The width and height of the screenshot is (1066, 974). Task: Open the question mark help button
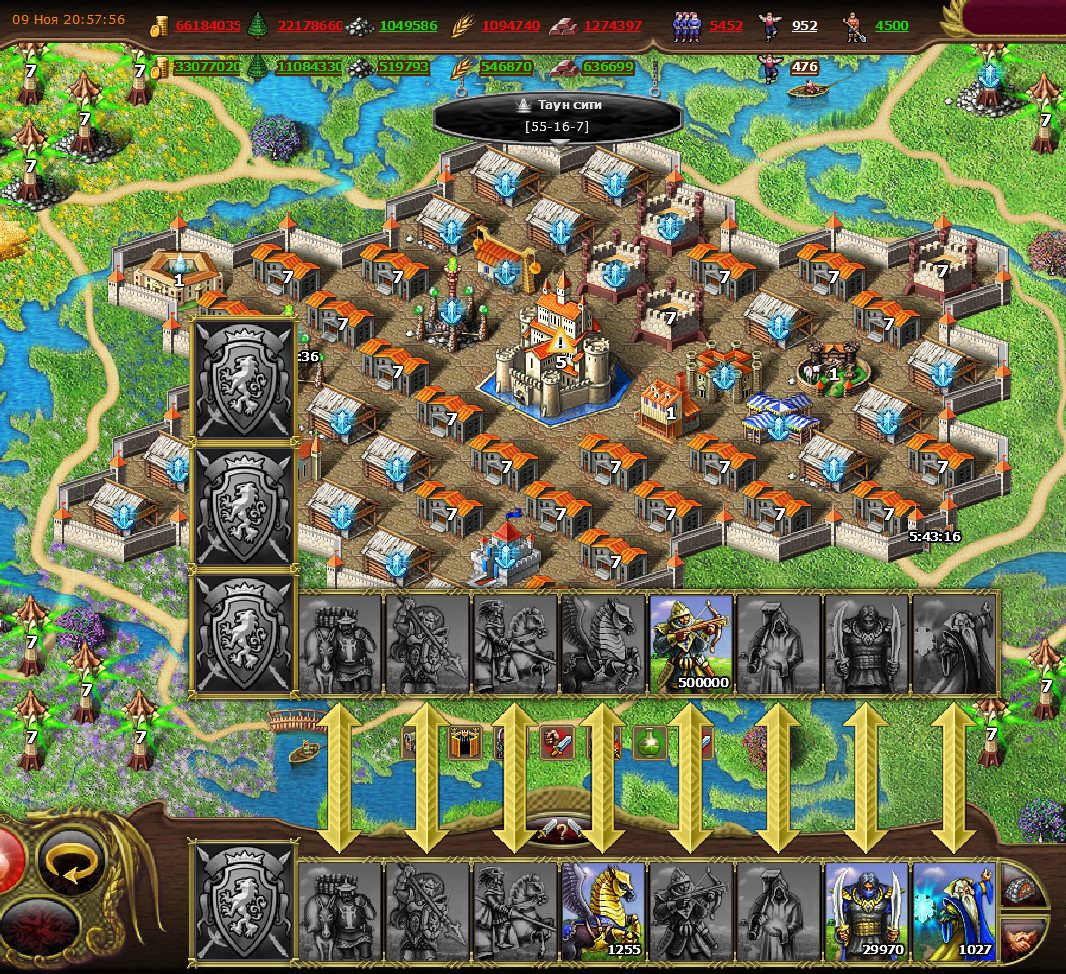(x=561, y=831)
